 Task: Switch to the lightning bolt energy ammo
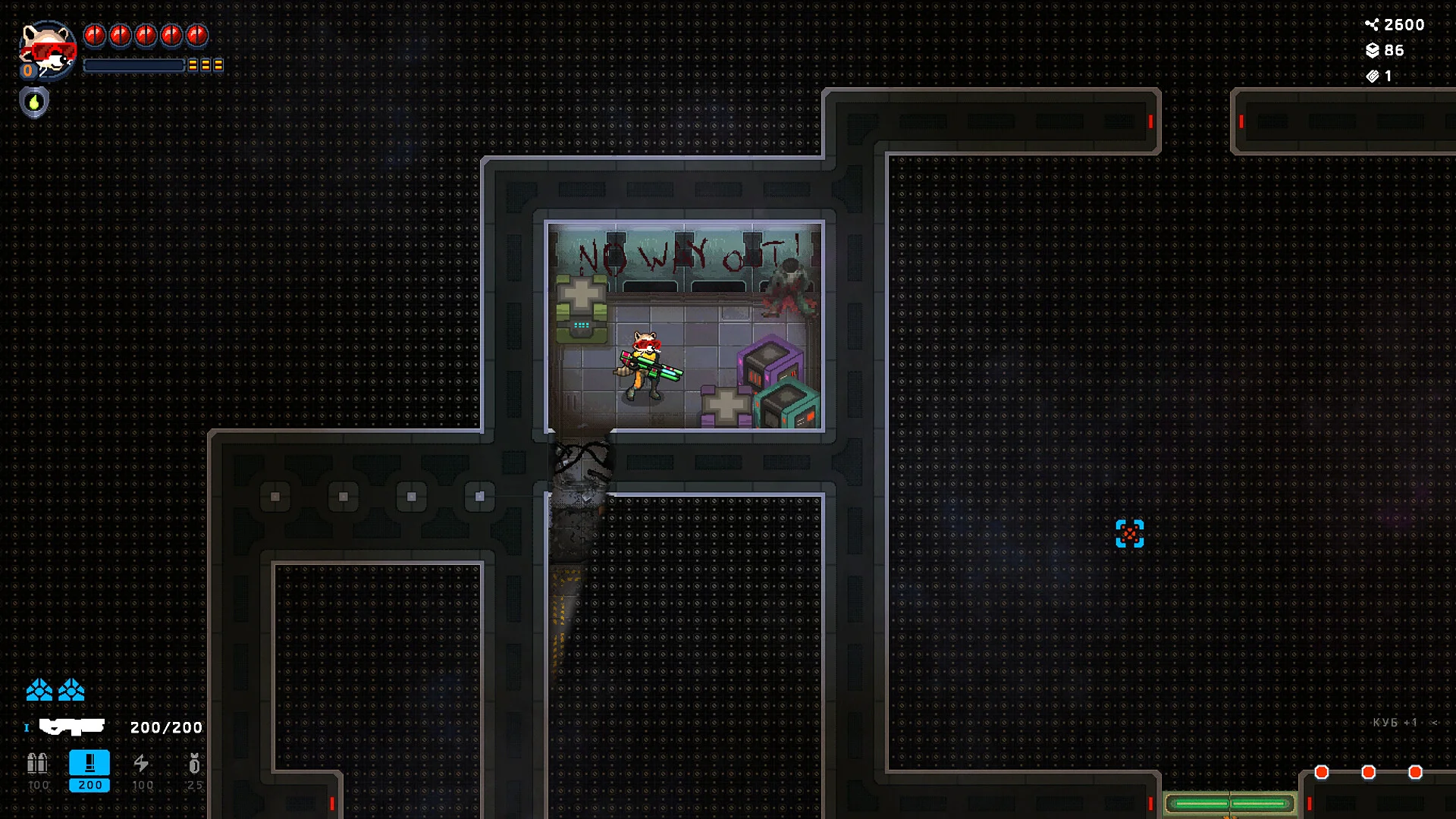pyautogui.click(x=141, y=764)
